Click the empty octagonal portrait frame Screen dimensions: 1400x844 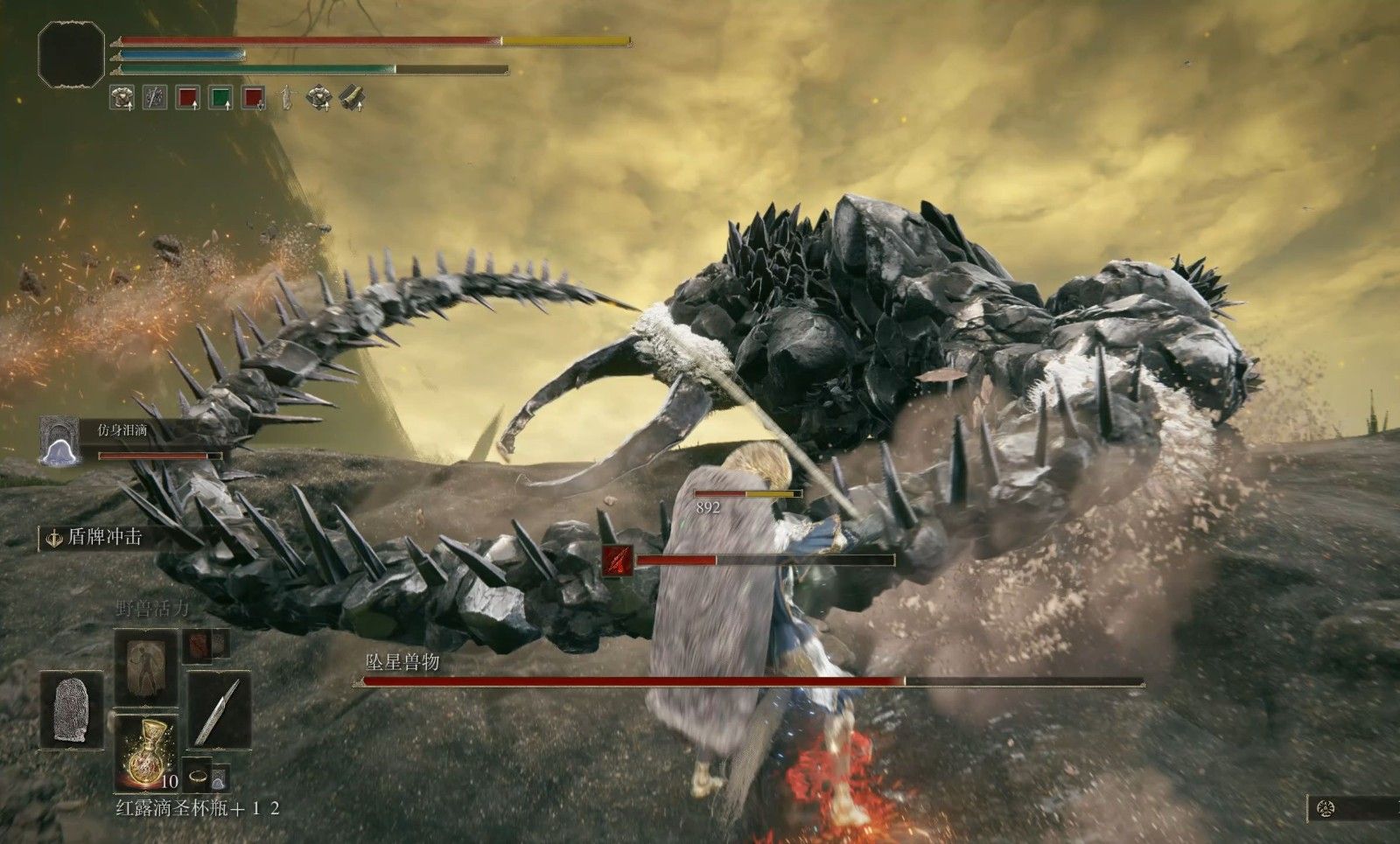coord(72,54)
